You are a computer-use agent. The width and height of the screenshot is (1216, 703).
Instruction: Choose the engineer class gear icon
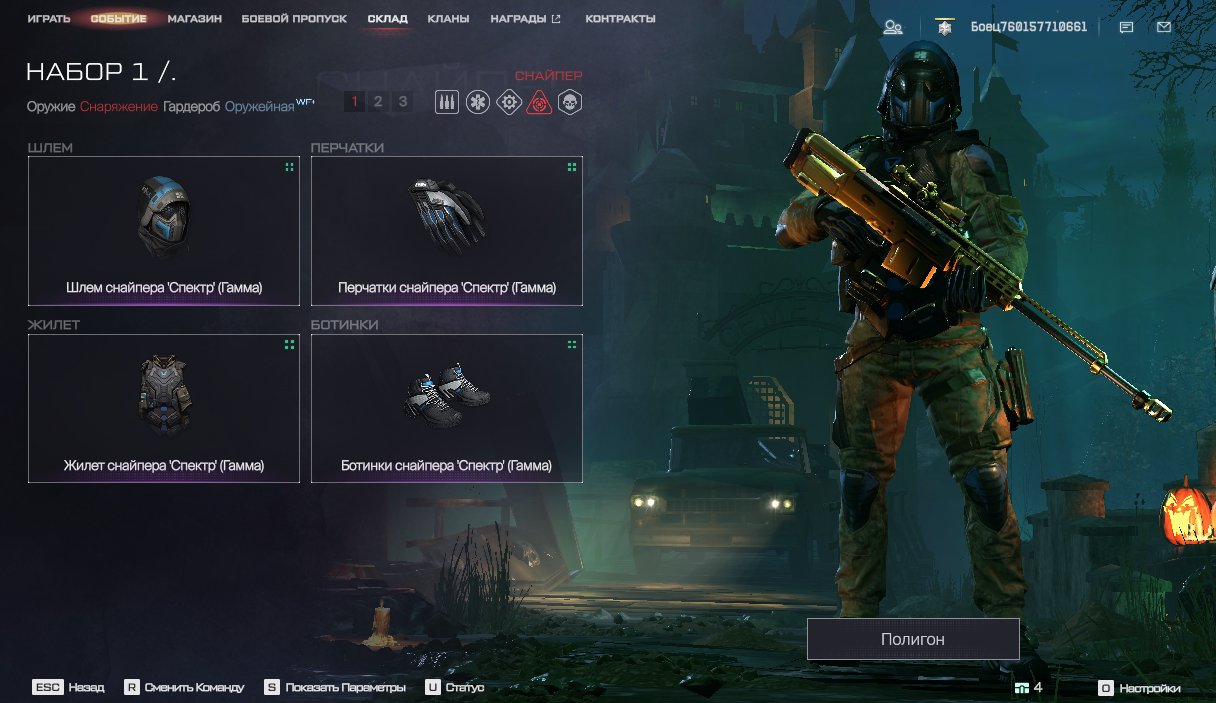pyautogui.click(x=509, y=101)
